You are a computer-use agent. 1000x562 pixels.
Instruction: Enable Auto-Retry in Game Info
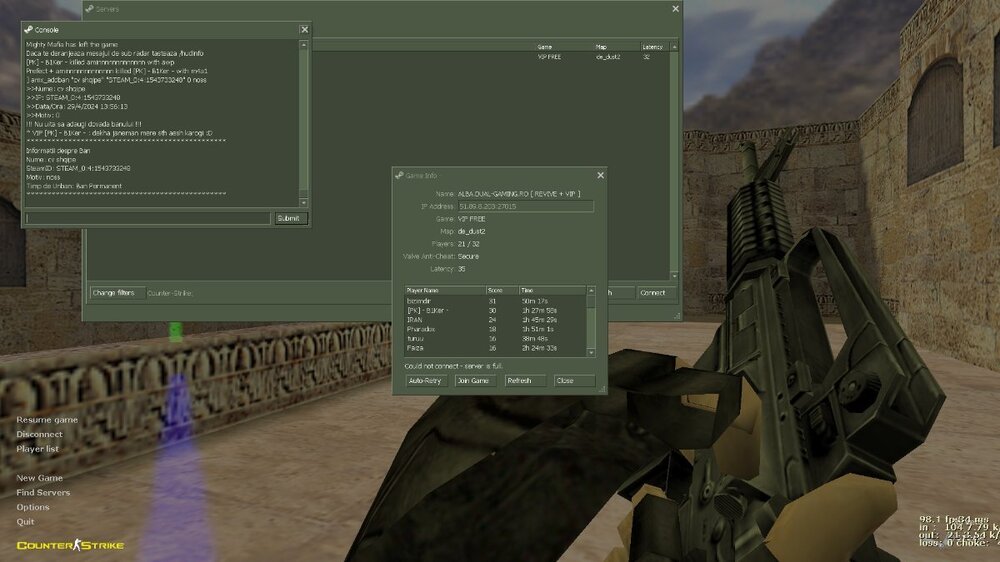point(425,381)
